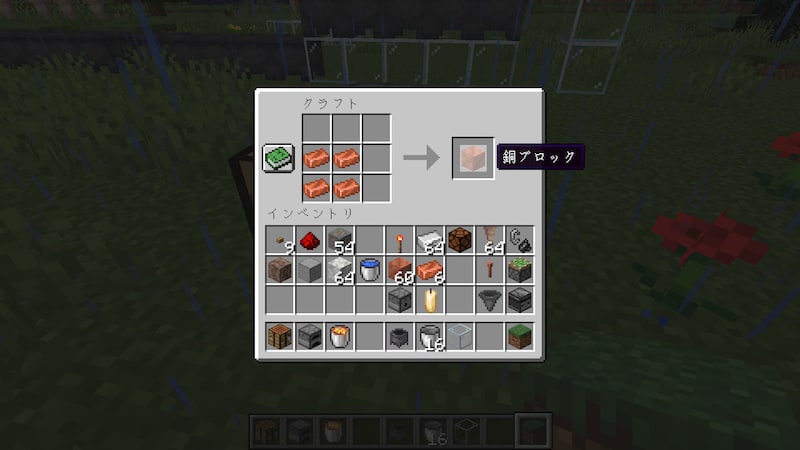Pick up the hopper
Viewport: 800px width, 450px height.
point(490,299)
